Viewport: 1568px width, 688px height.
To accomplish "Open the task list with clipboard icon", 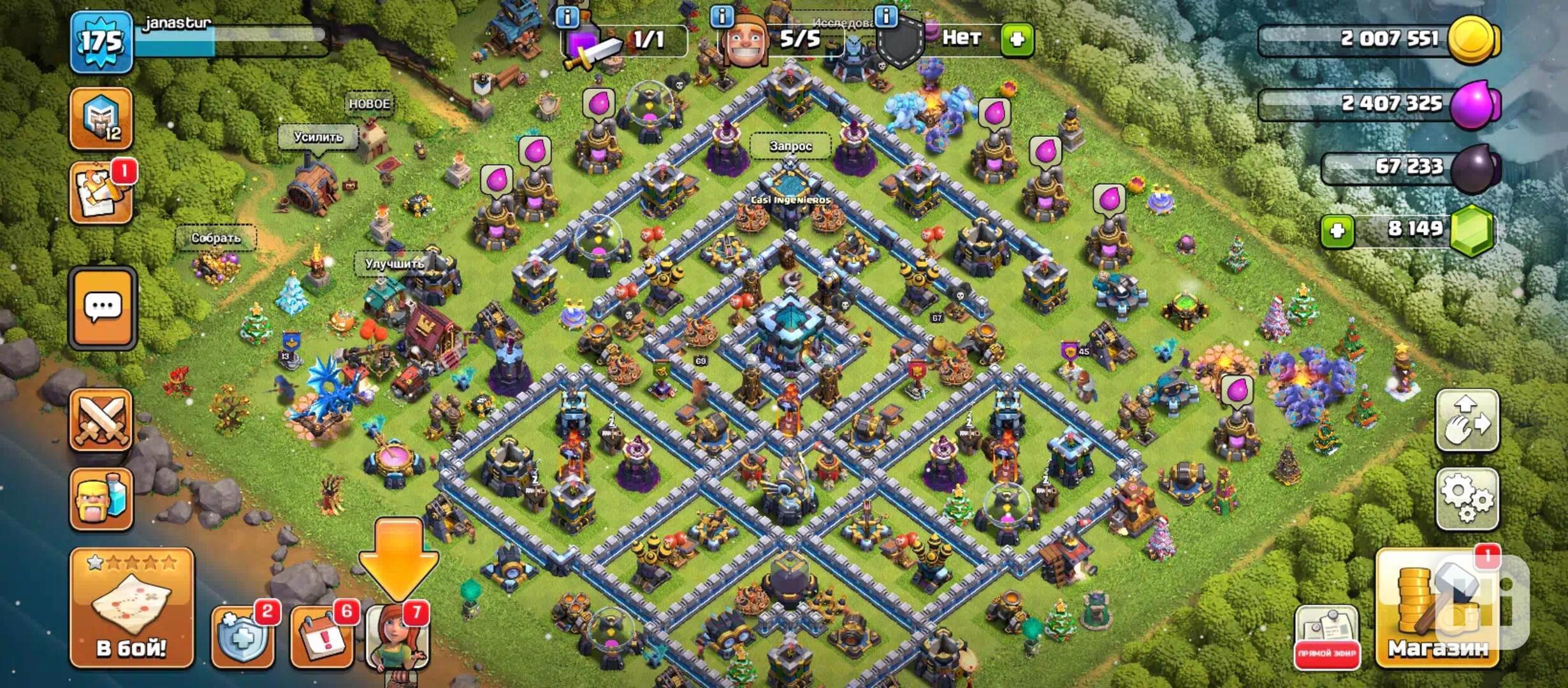I will coord(101,193).
